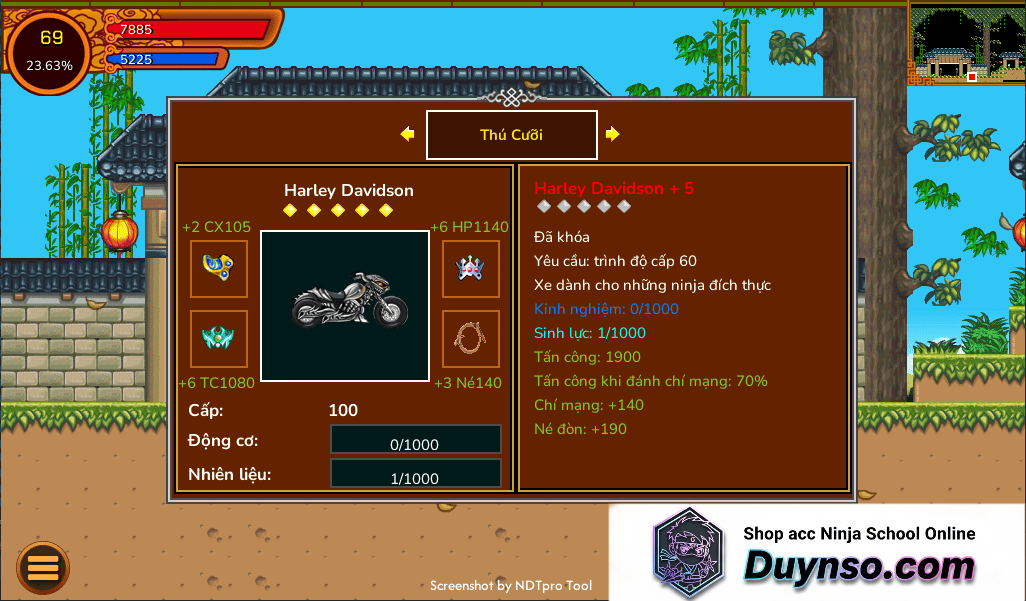Open the orange hamburger menu button
The image size is (1026, 601).
(x=43, y=567)
